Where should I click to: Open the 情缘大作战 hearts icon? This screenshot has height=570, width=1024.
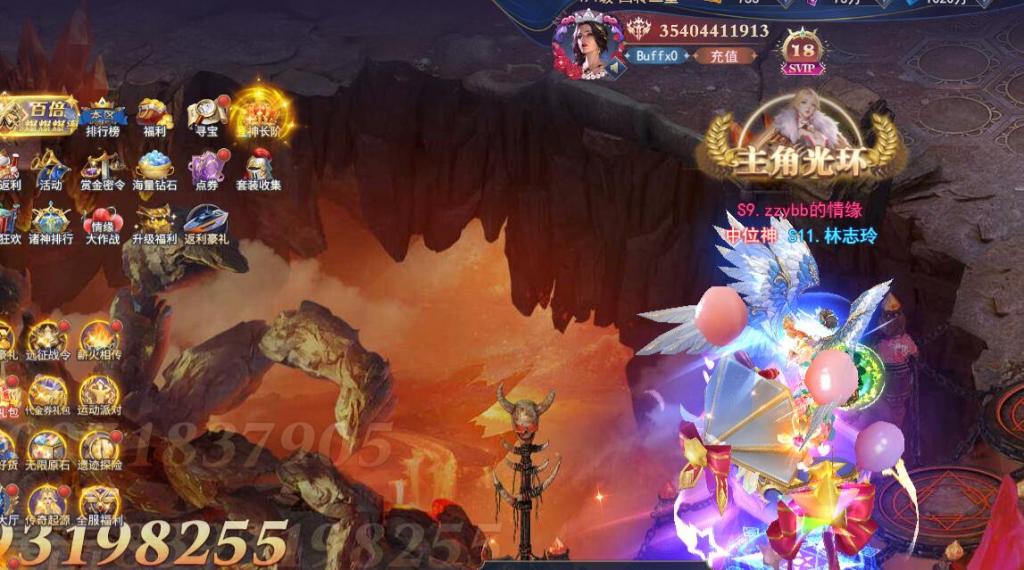103,223
